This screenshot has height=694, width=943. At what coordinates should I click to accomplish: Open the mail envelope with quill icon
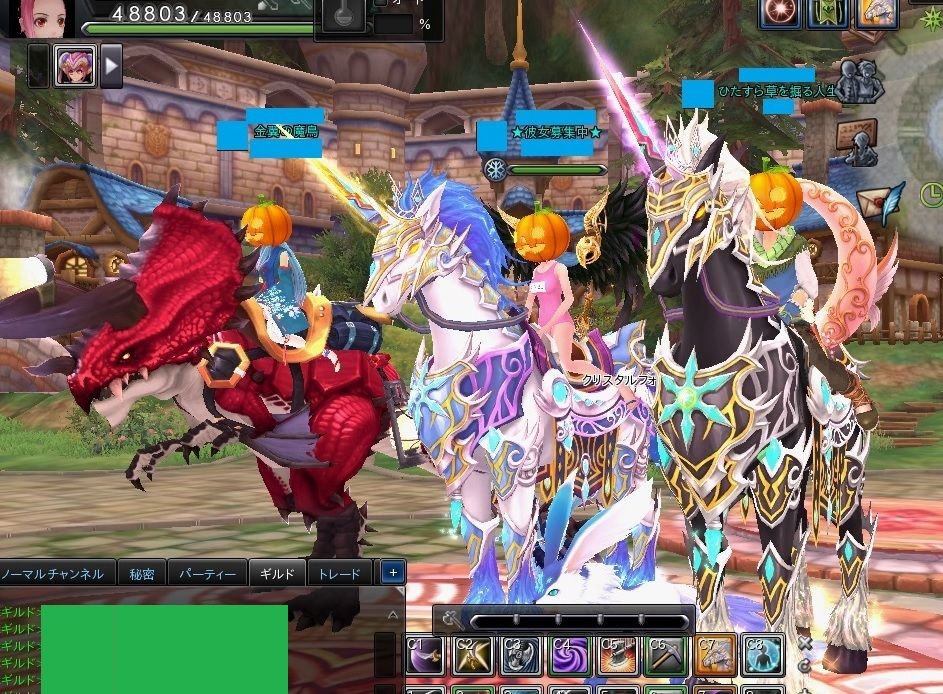point(881,202)
